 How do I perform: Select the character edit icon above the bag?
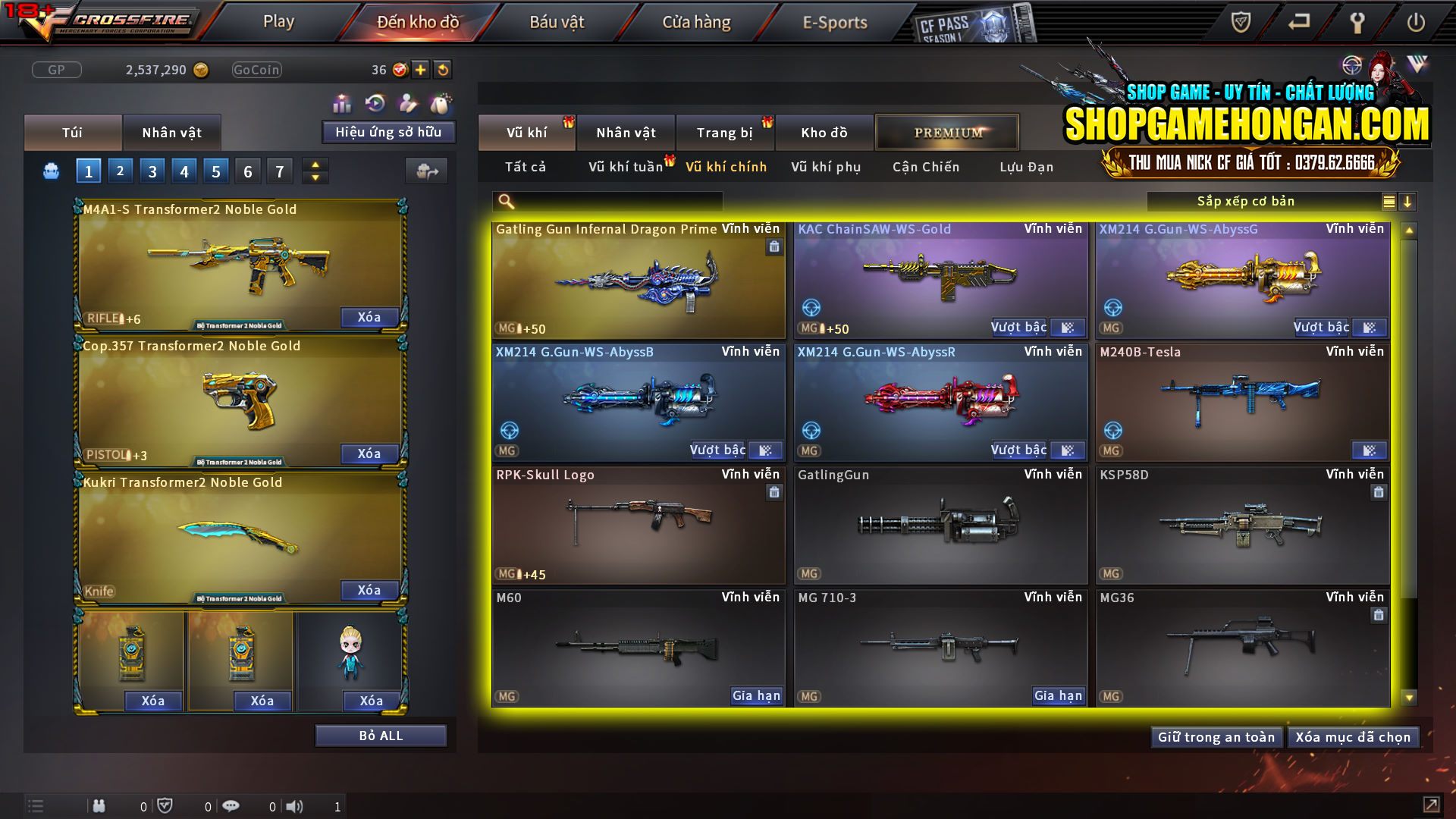(407, 102)
